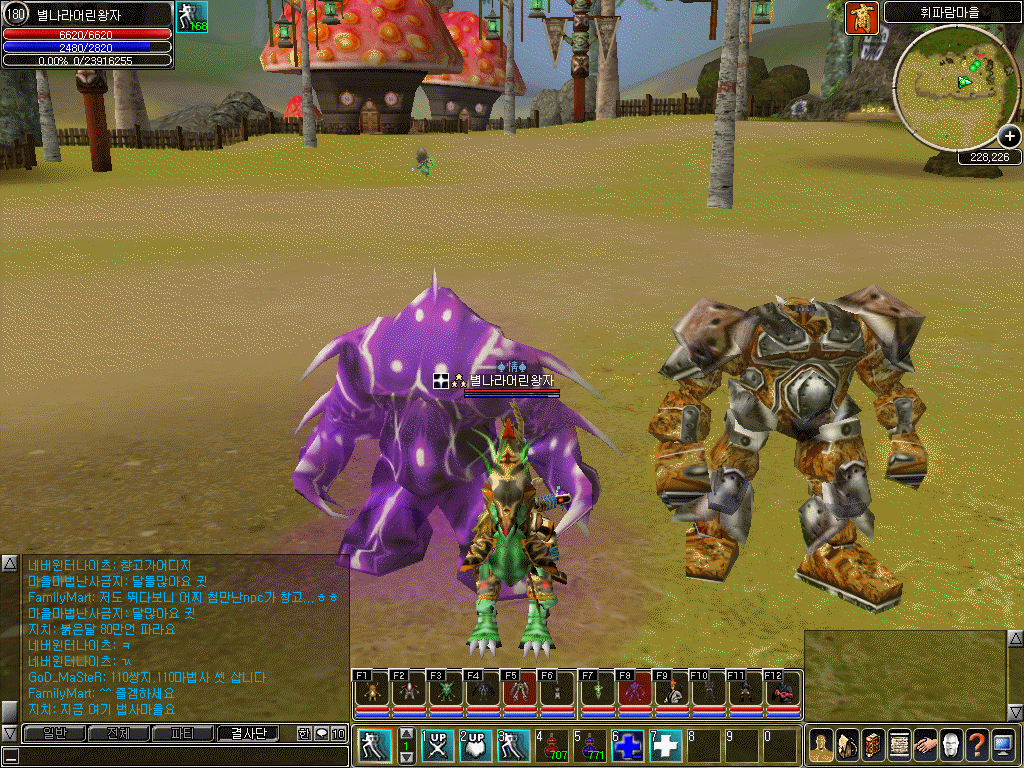
Task: Activate the white cross heal in slot 7
Action: click(x=666, y=745)
